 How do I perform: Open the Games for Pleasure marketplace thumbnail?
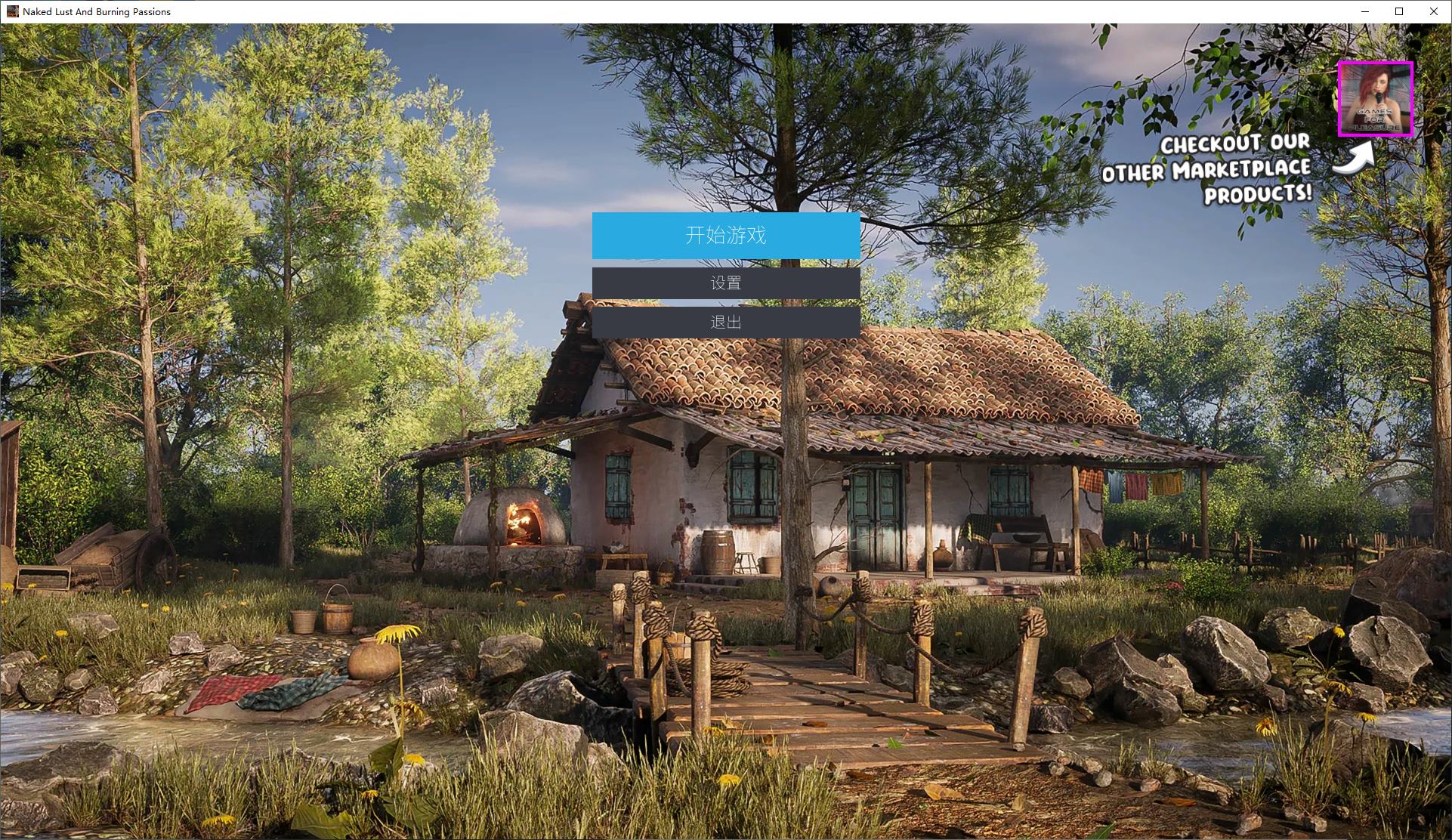(x=1375, y=99)
